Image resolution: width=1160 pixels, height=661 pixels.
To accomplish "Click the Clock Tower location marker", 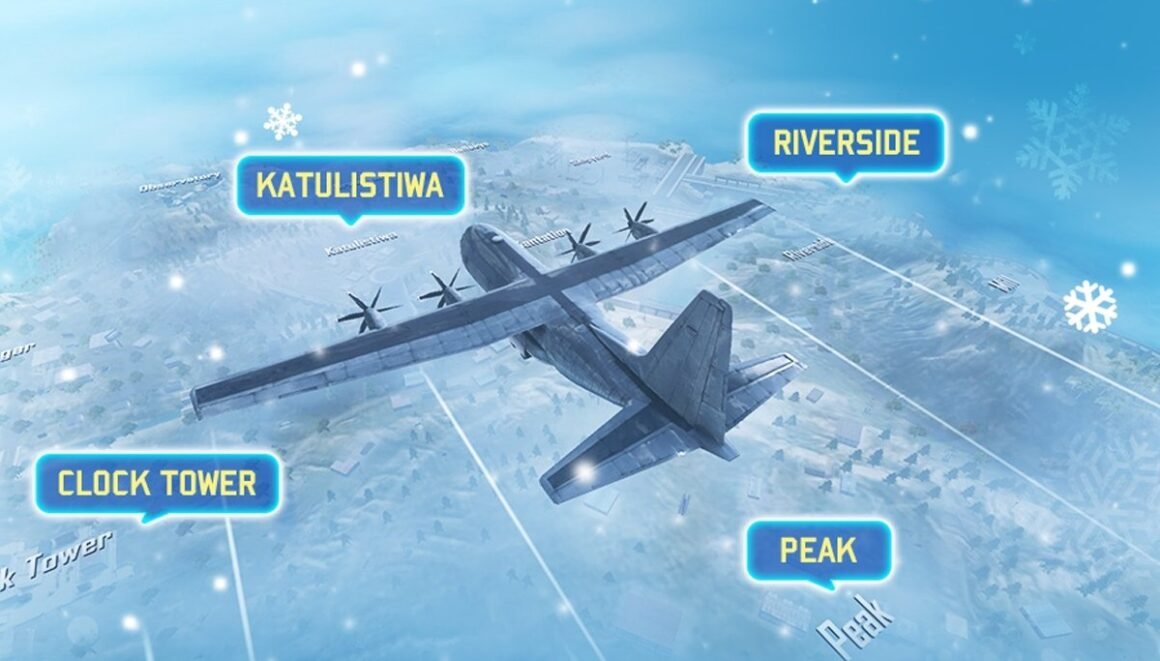I will (157, 484).
